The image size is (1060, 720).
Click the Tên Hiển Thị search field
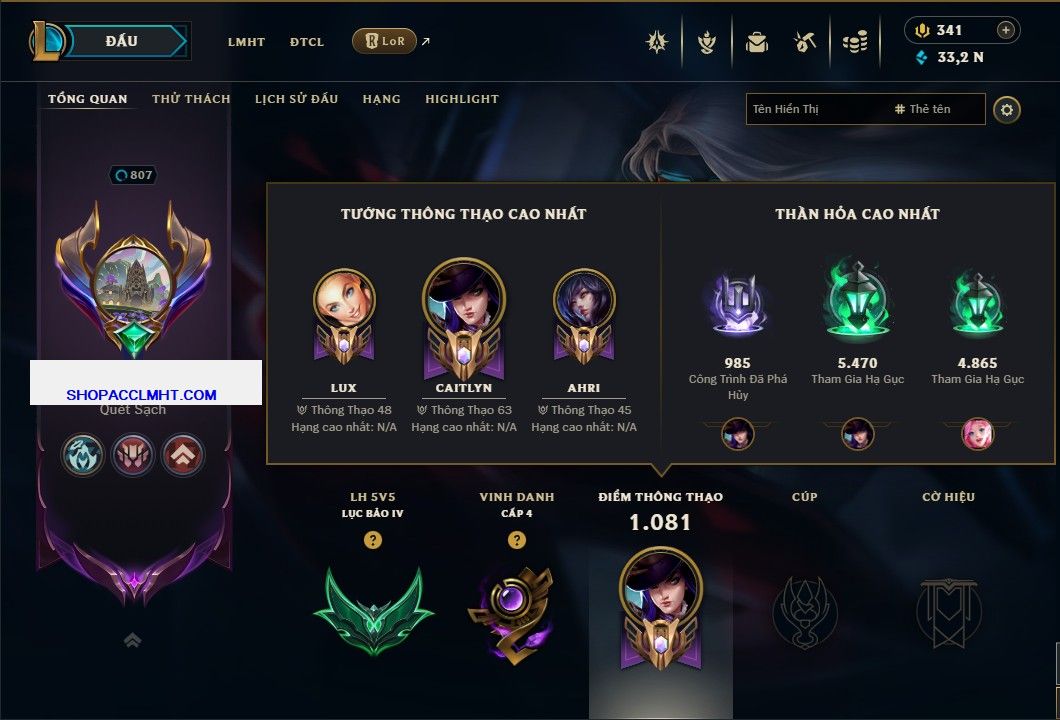tap(815, 109)
